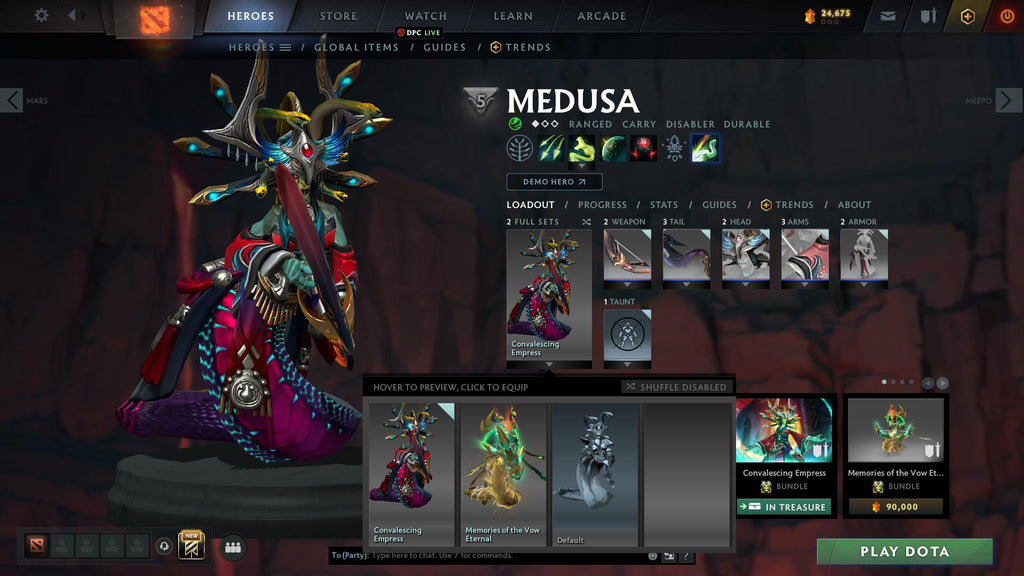The image size is (1024, 576).
Task: View the Convalescing Empress In Treasure offer
Action: click(784, 506)
